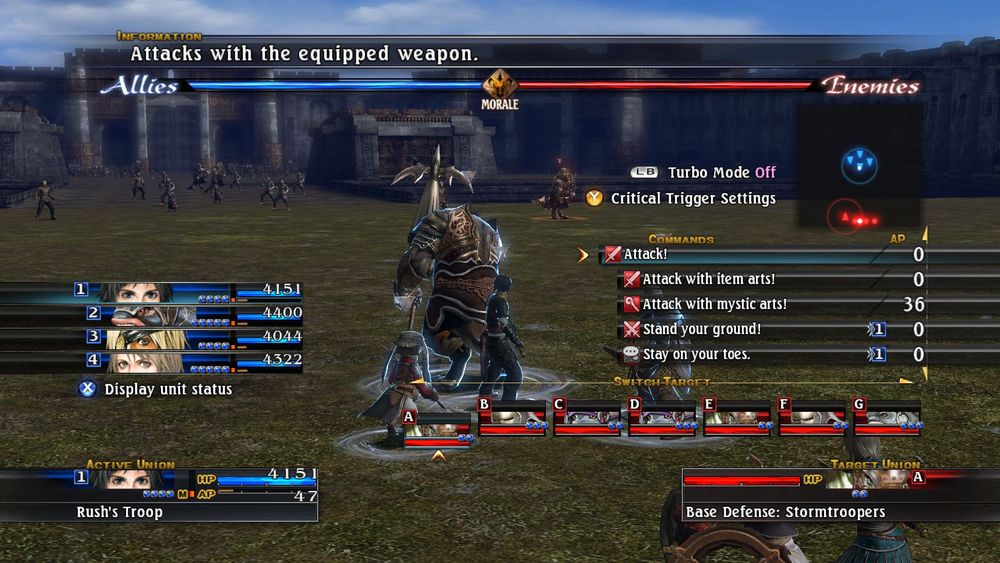Switch target to enemy union A
Image resolution: width=1000 pixels, height=563 pixels.
pos(436,424)
